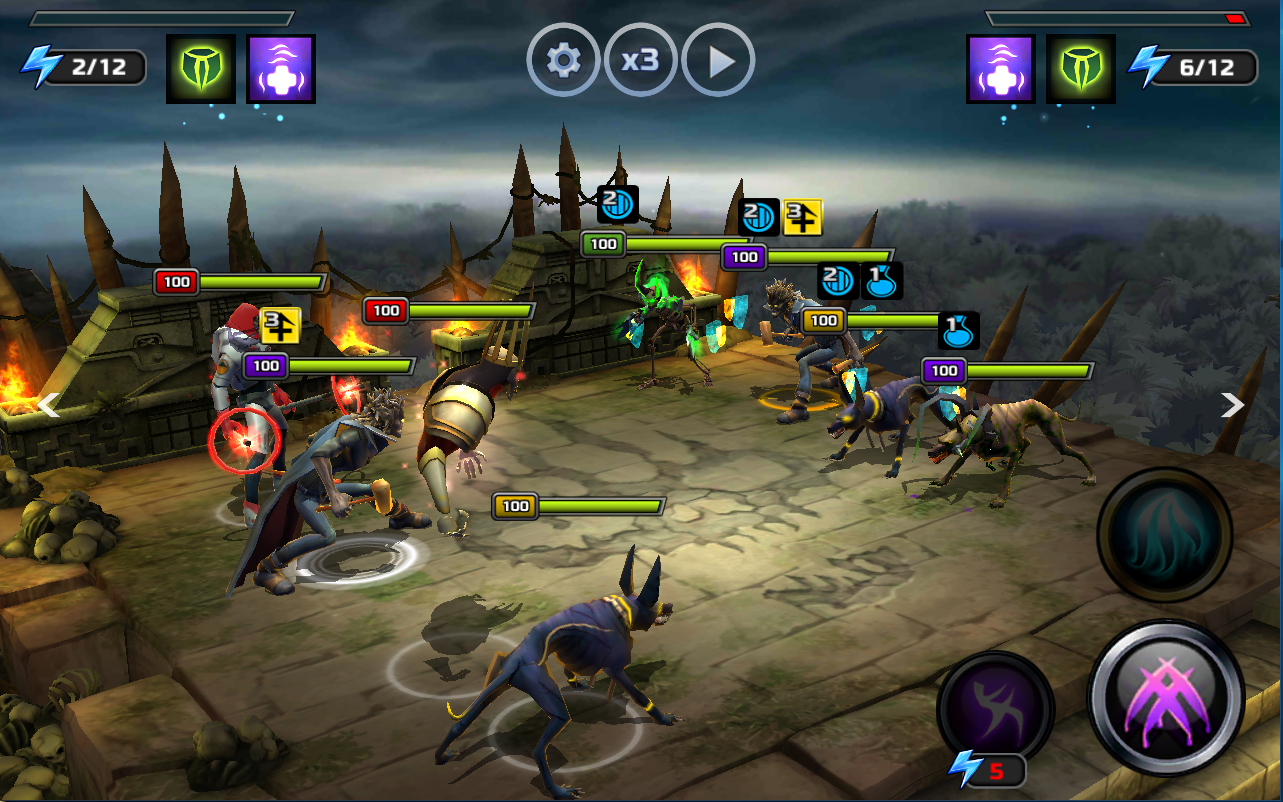Screen dimensions: 1283x802
Task: Inspect green shield icon beside the 6/12 energy
Action: point(1081,69)
